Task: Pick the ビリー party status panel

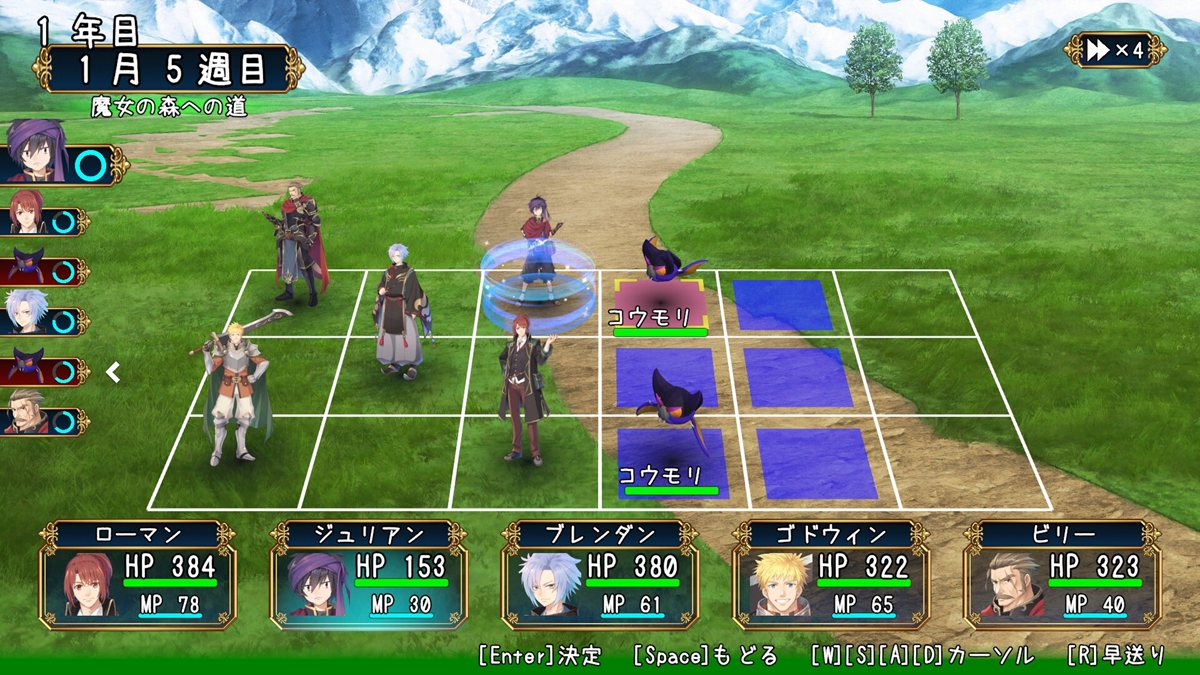Action: pos(1063,574)
